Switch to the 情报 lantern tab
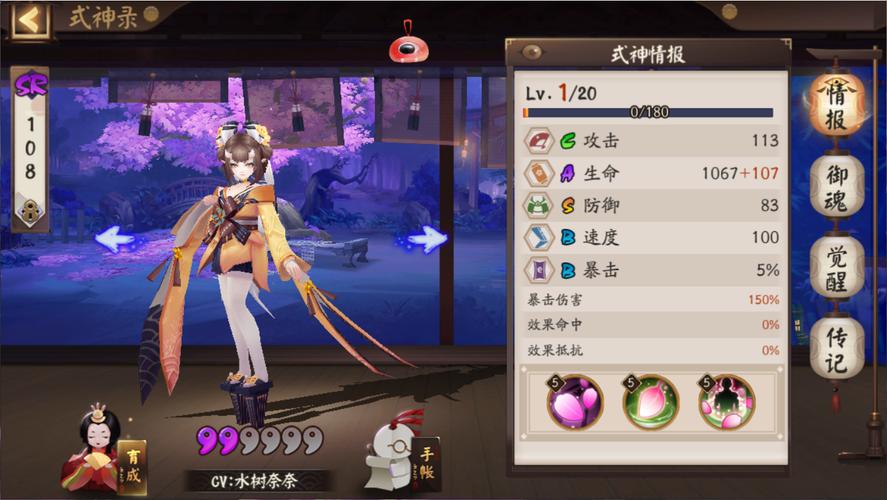 point(836,107)
